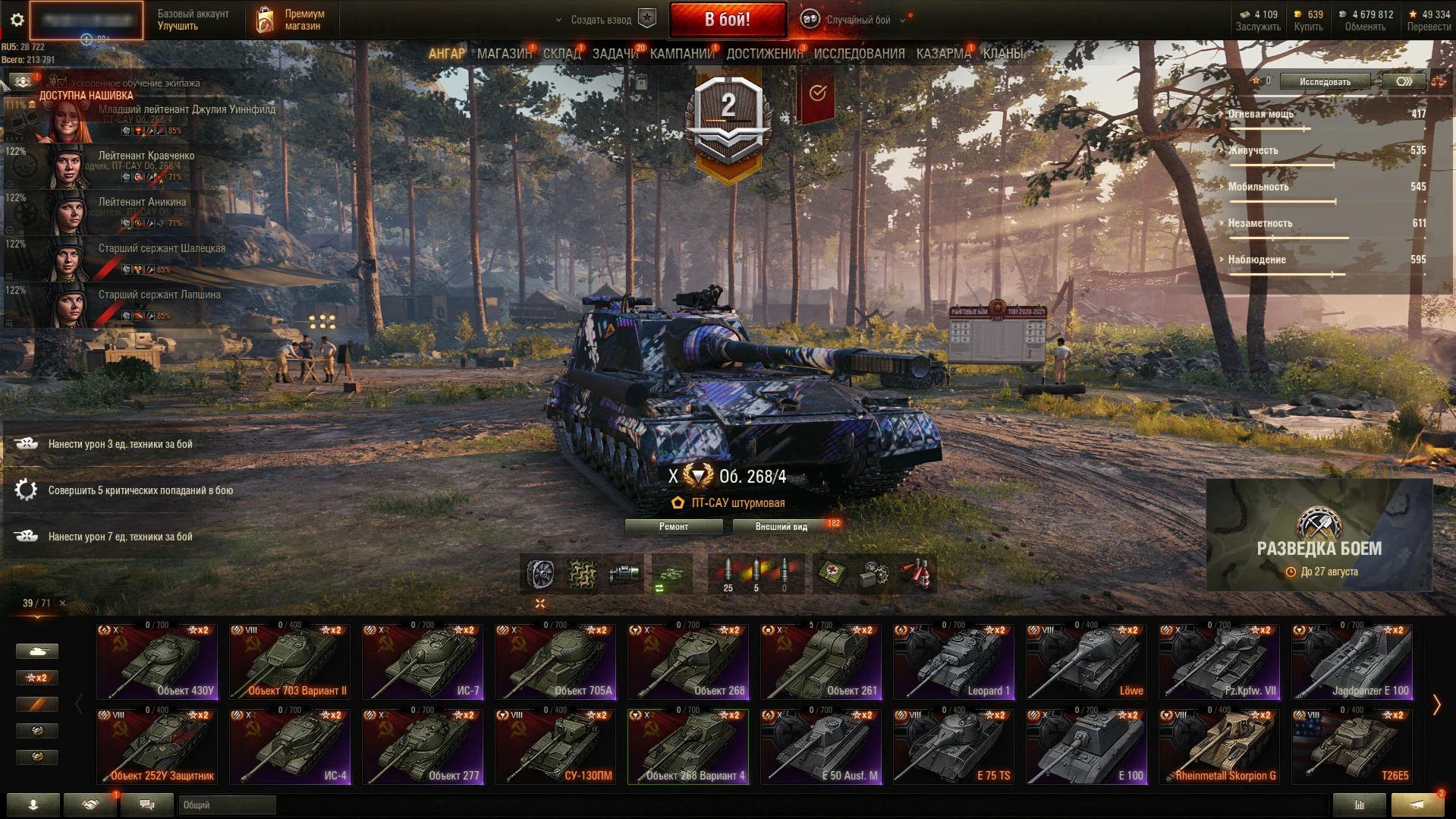Select the Объект 430У tank
Image resolution: width=1456 pixels, height=819 pixels.
157,663
